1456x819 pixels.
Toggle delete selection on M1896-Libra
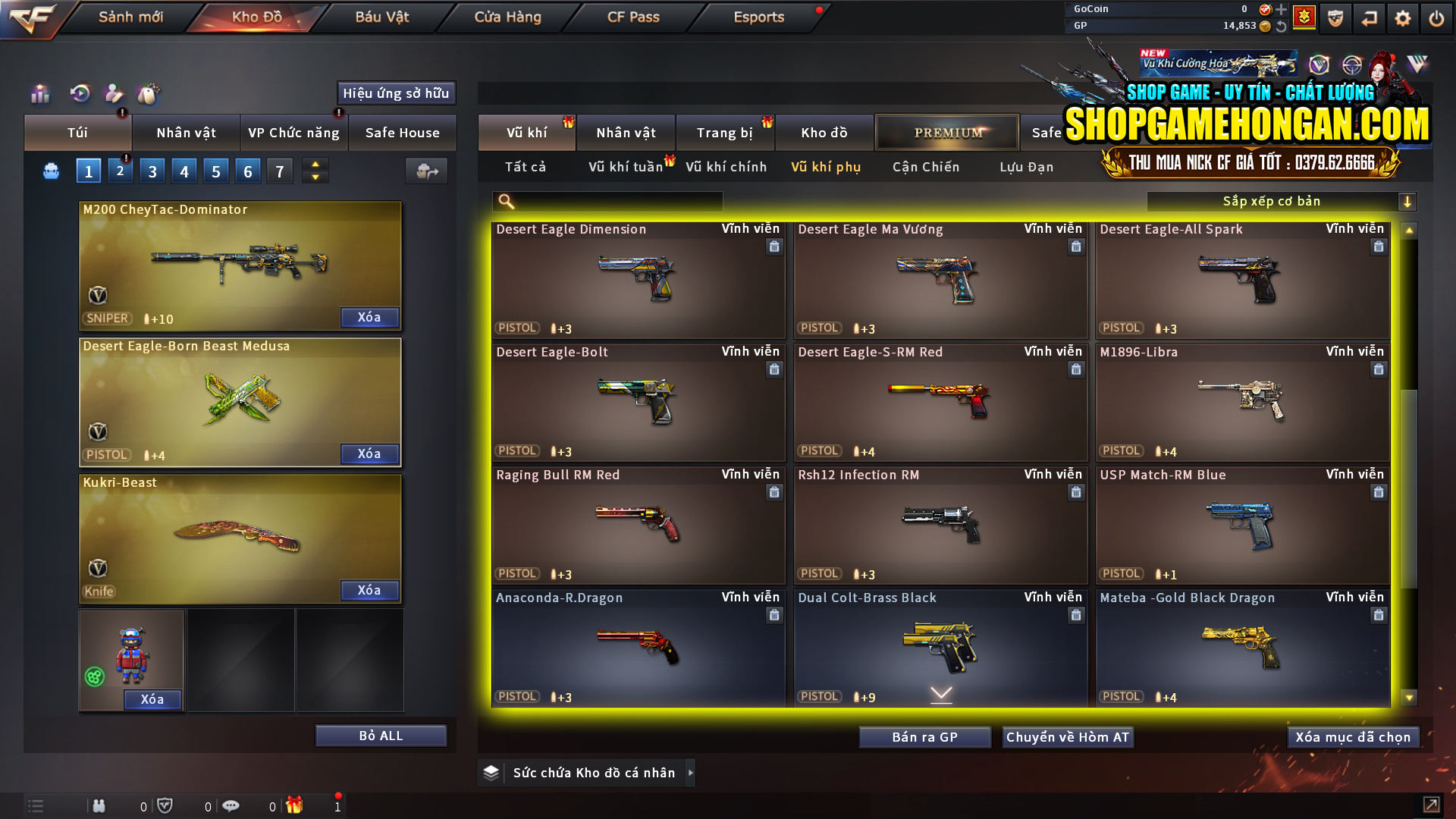[1379, 369]
